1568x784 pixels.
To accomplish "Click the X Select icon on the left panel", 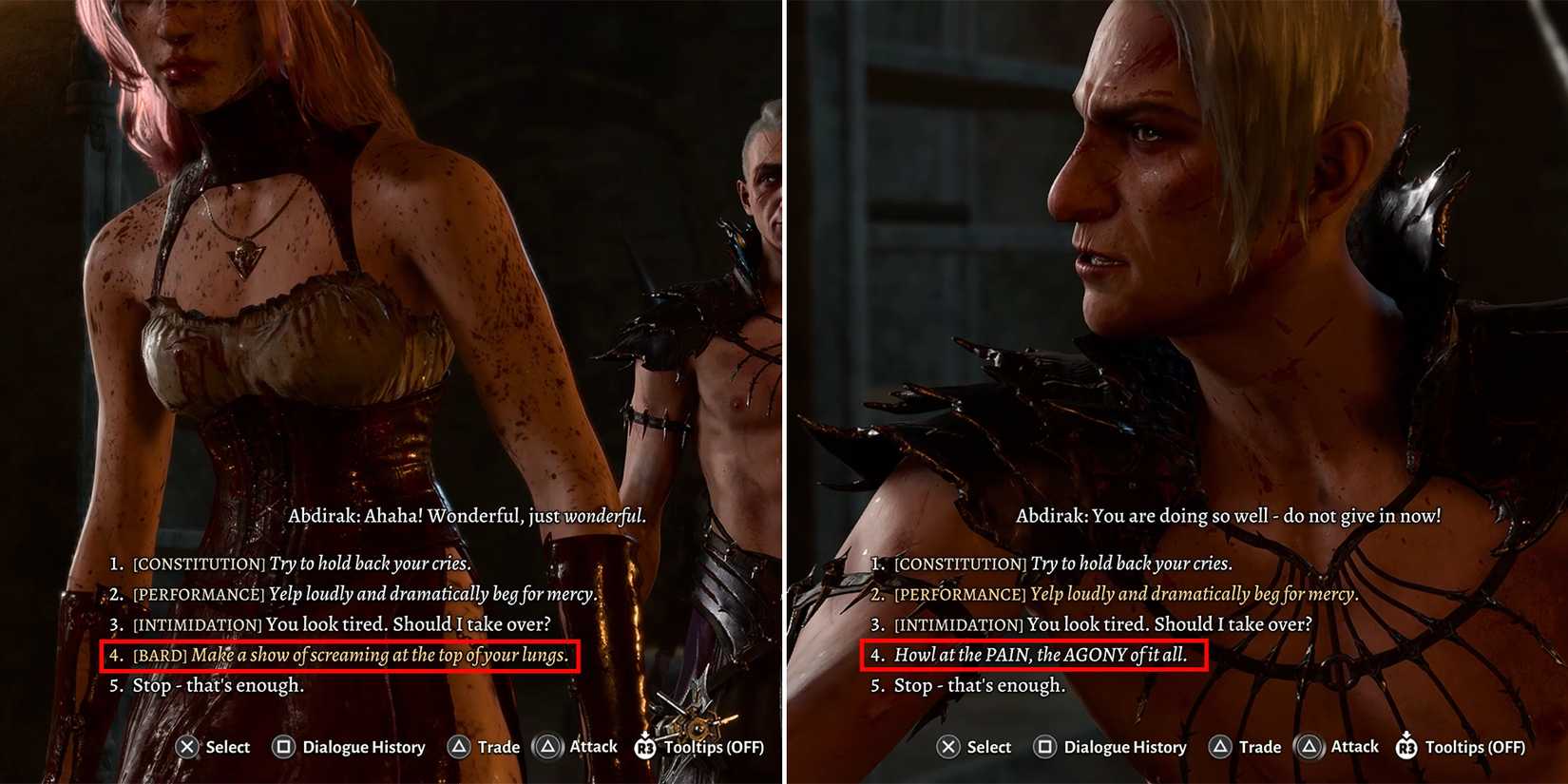I will 187,747.
